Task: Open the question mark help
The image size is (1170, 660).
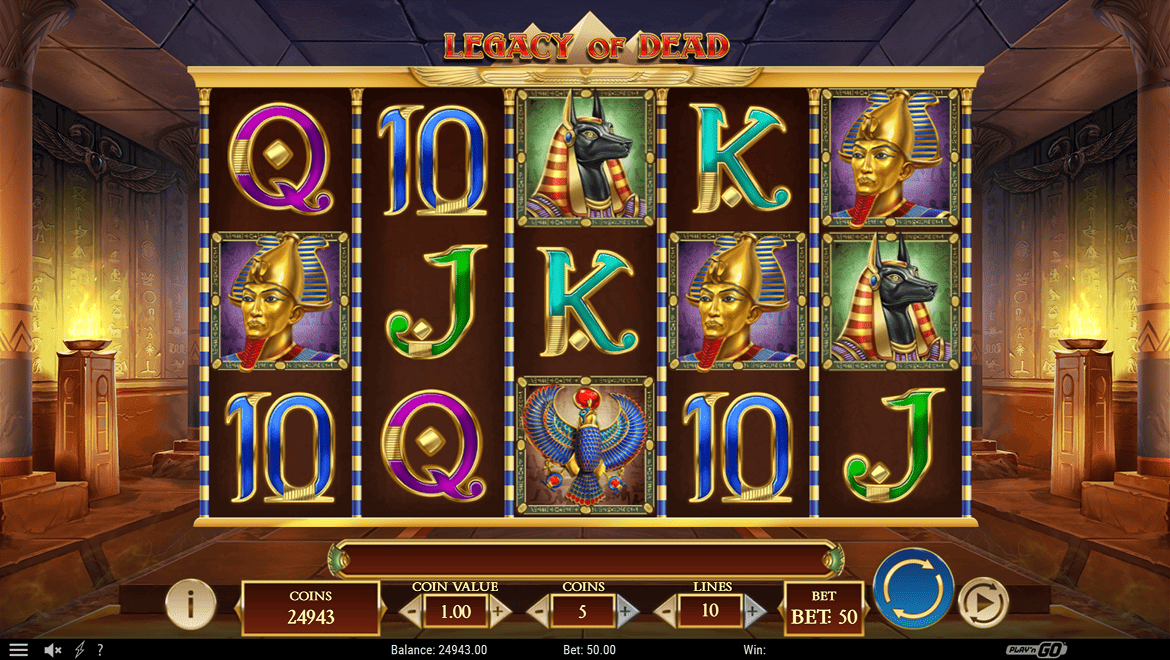Action: pos(100,650)
